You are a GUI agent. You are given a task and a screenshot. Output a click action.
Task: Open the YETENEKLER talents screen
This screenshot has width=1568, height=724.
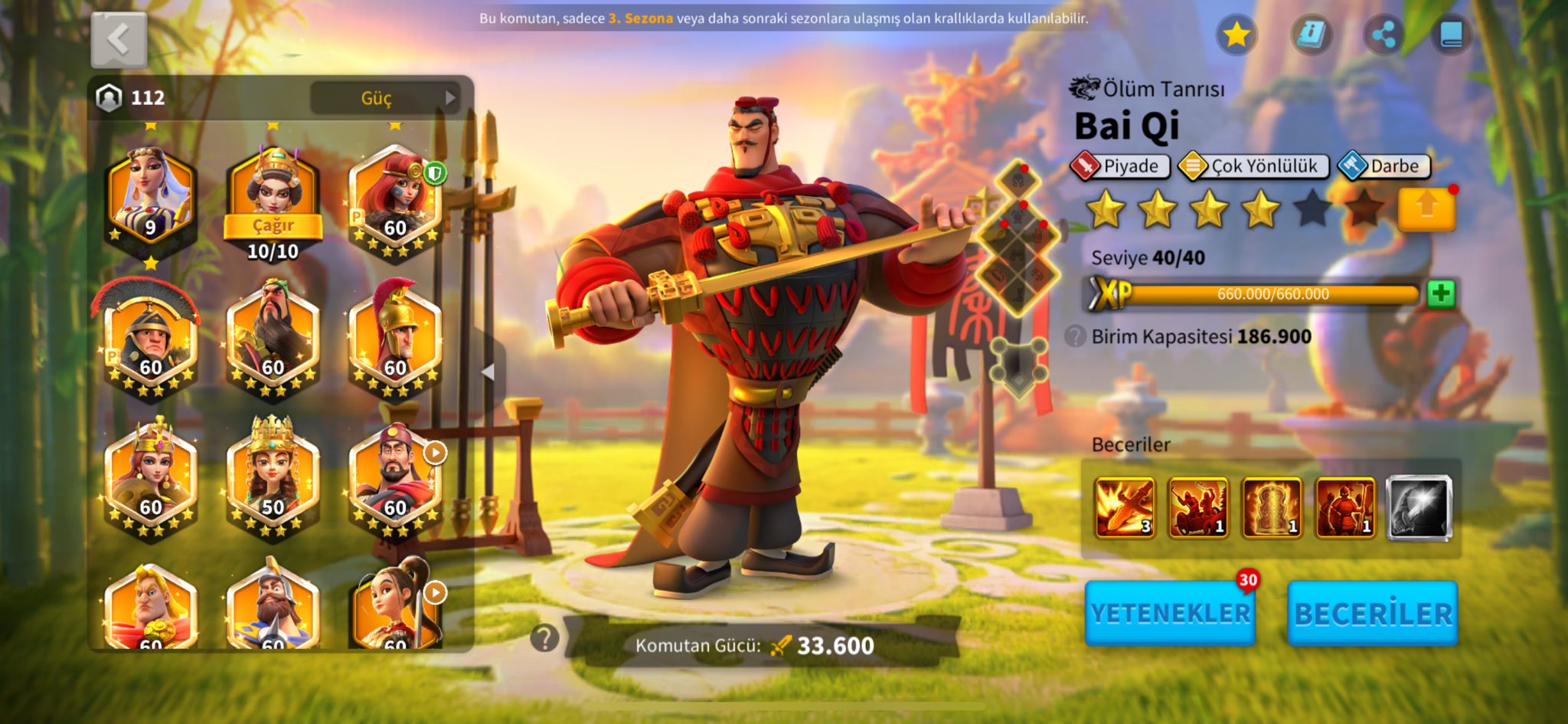pyautogui.click(x=1170, y=613)
